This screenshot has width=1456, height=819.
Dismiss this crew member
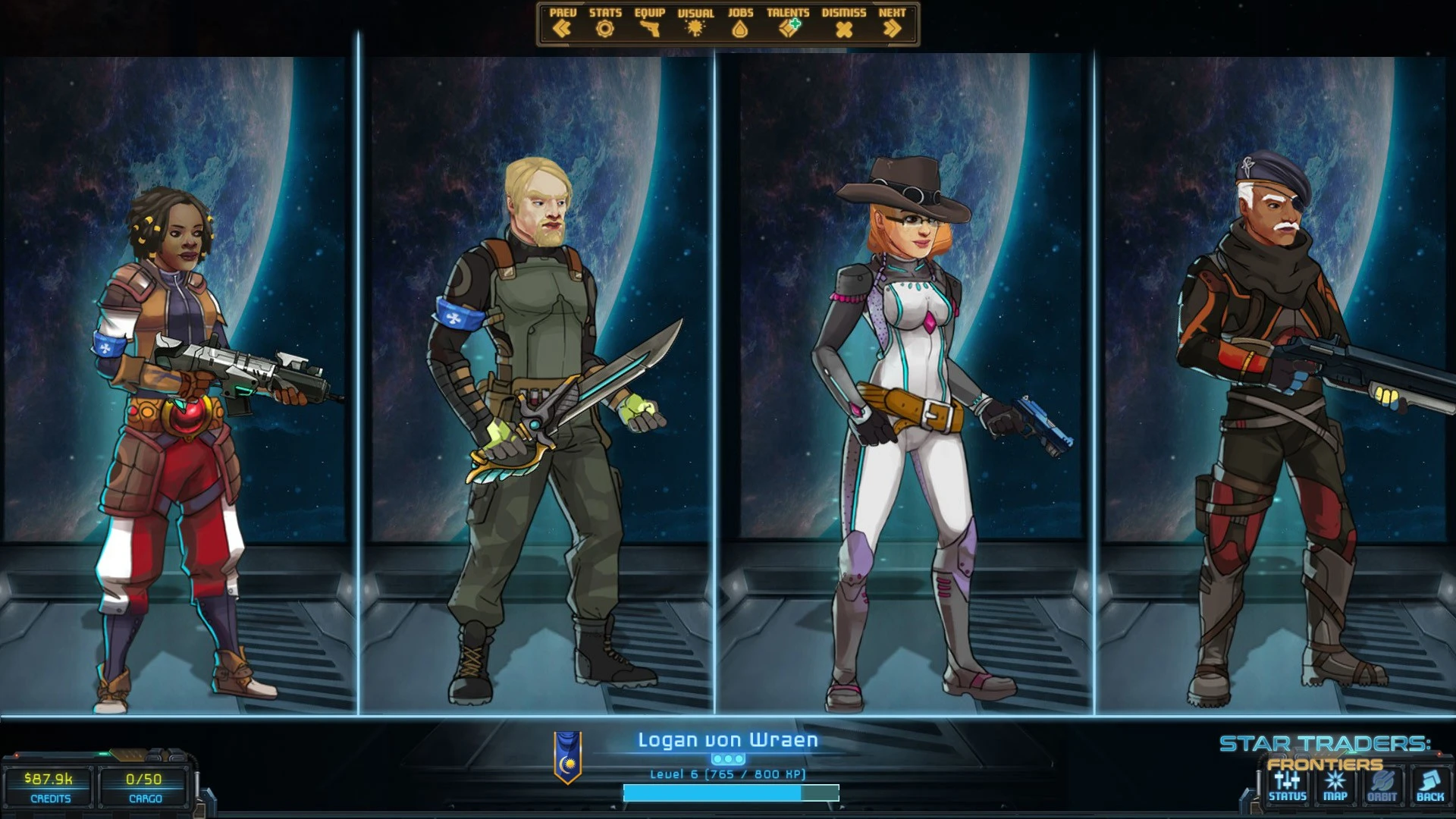click(843, 24)
